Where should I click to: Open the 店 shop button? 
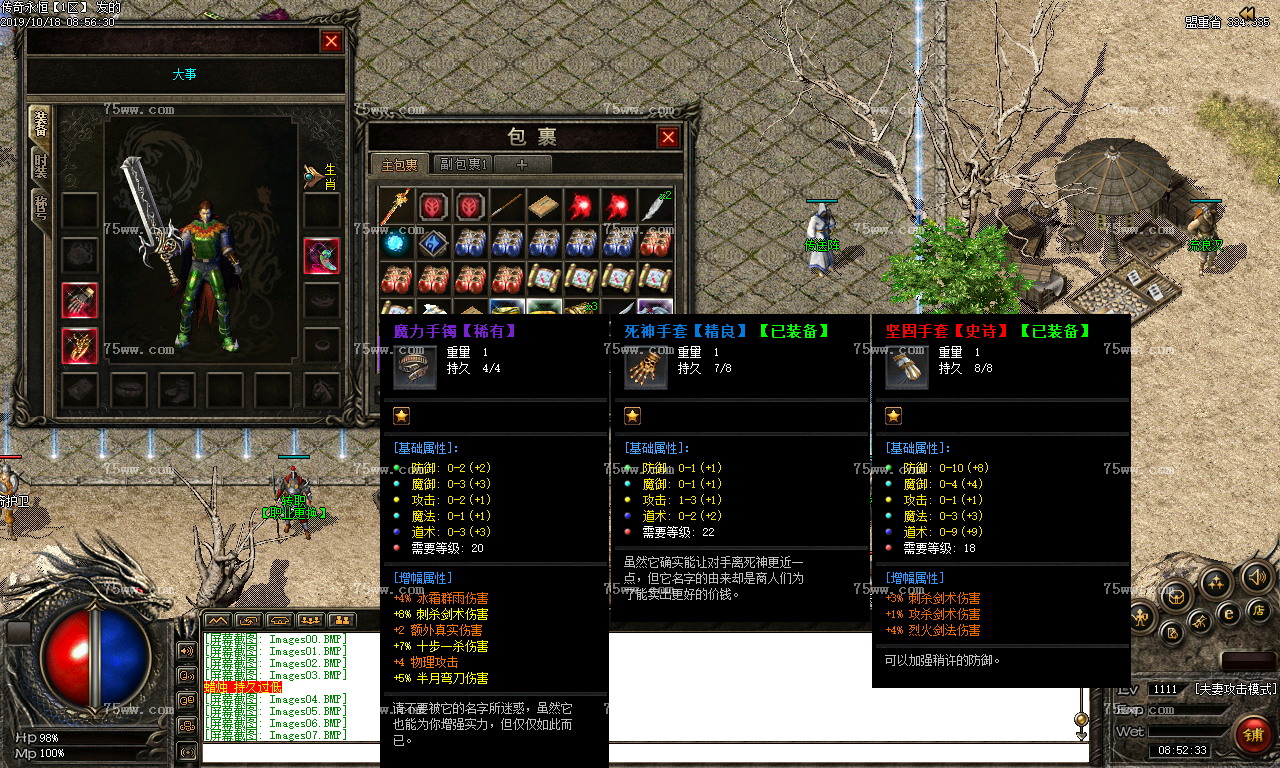pyautogui.click(x=1259, y=609)
